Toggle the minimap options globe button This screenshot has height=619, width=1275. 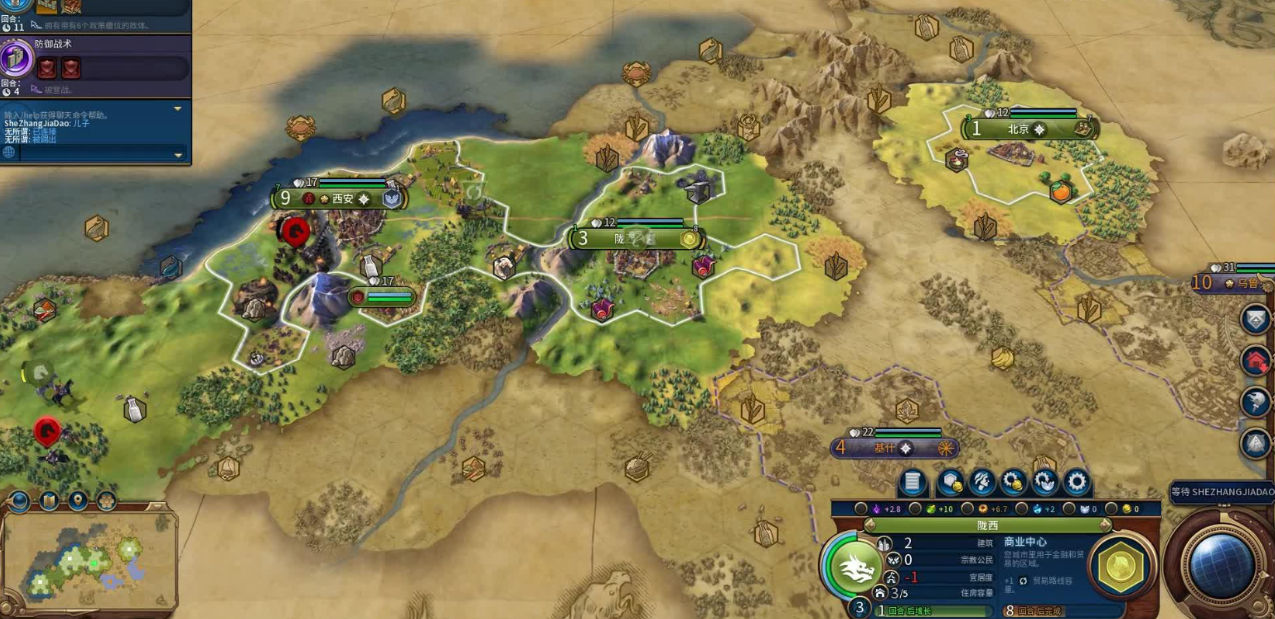19,500
